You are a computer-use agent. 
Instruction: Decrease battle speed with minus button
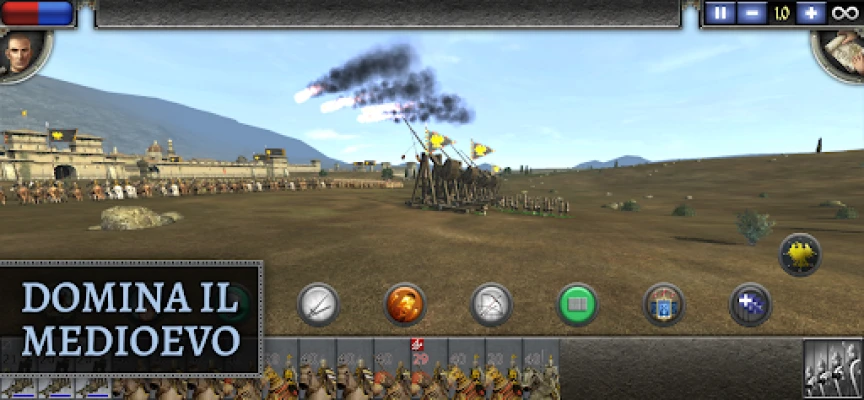pos(750,14)
